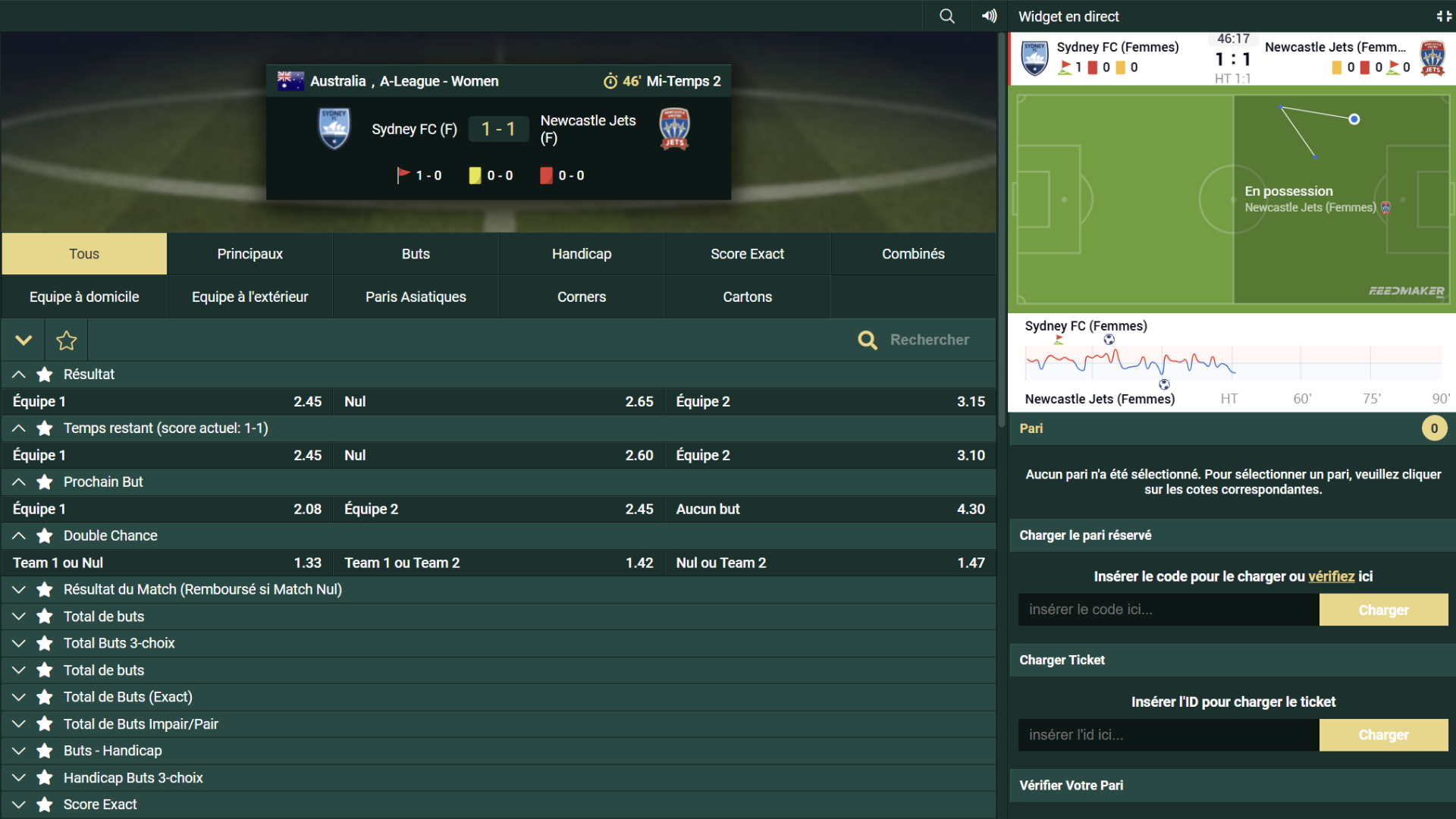Viewport: 1456px width, 819px height.
Task: Click the Rechercher market search field
Action: 929,340
